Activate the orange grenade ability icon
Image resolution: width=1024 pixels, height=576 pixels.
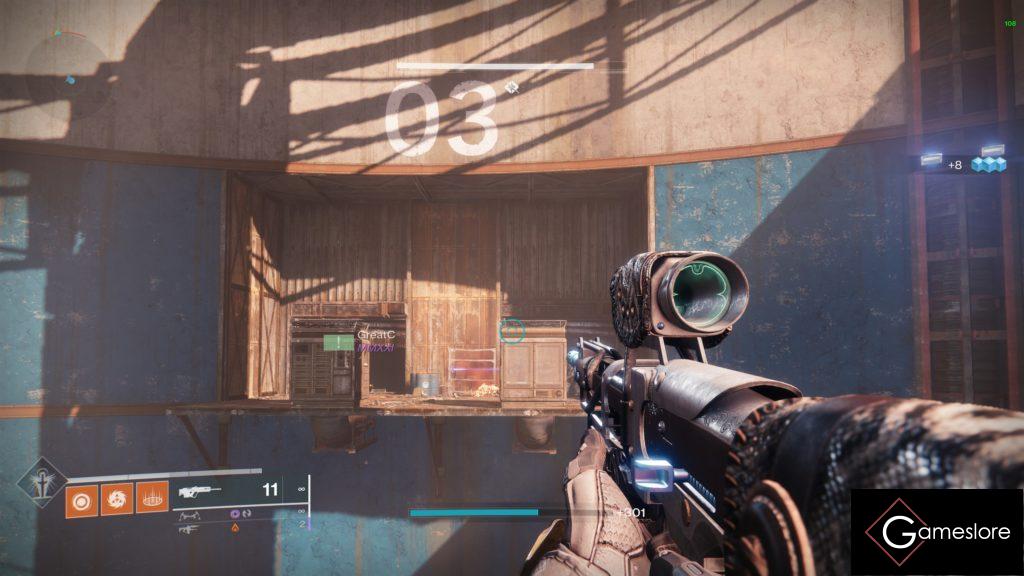coord(81,498)
